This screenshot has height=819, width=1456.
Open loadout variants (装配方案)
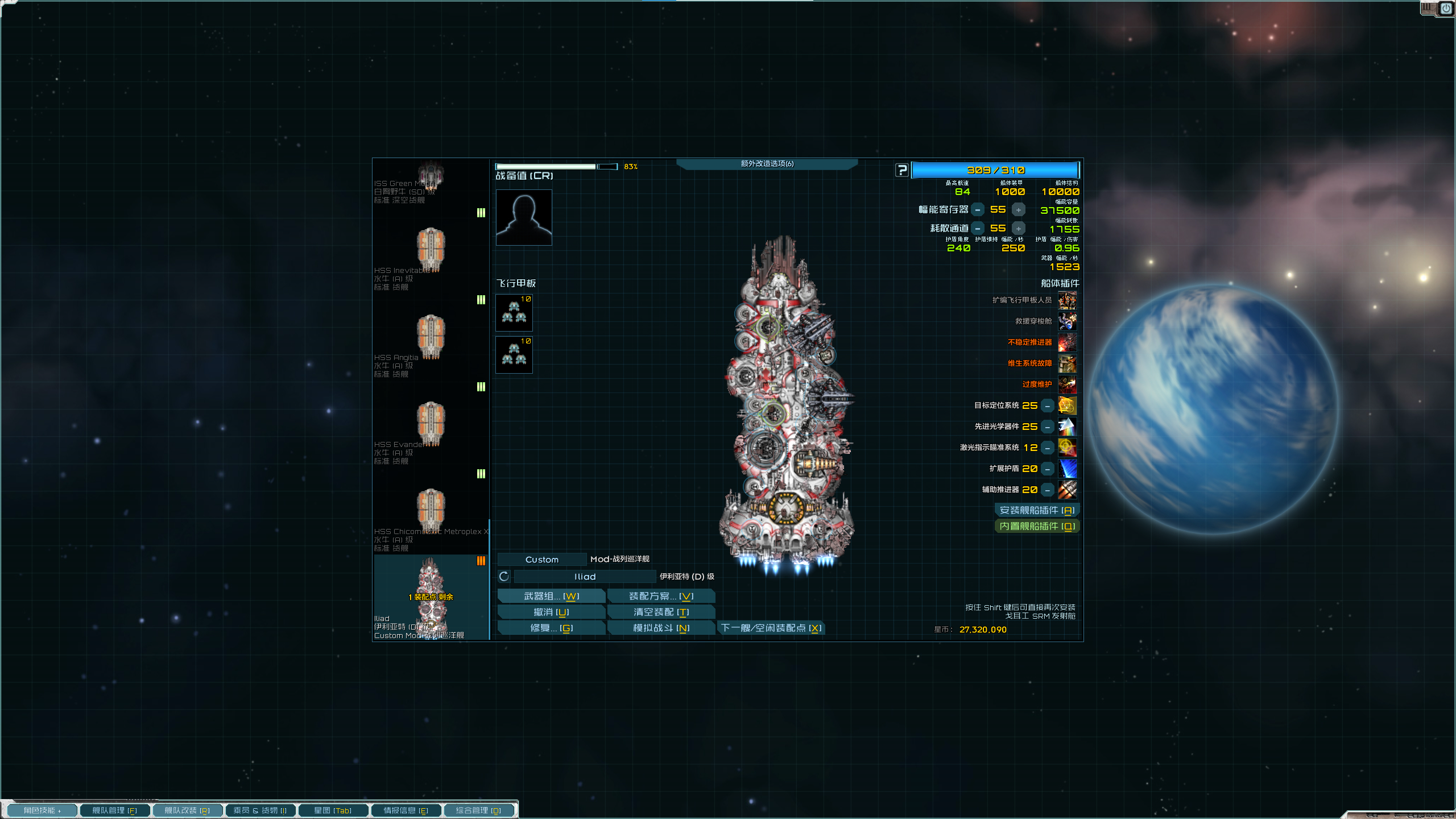coord(661,596)
